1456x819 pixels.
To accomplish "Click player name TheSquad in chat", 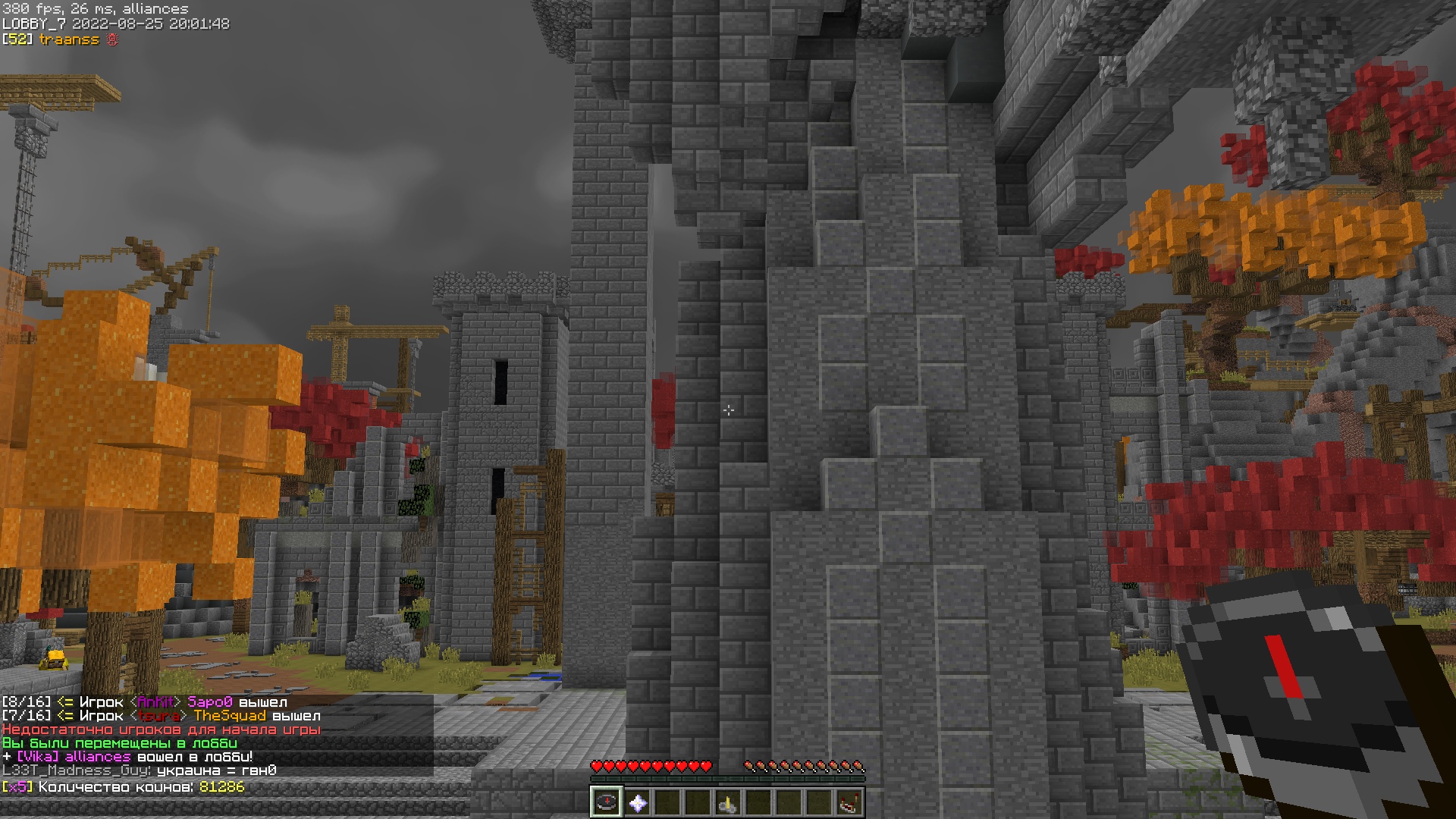I will (x=230, y=716).
